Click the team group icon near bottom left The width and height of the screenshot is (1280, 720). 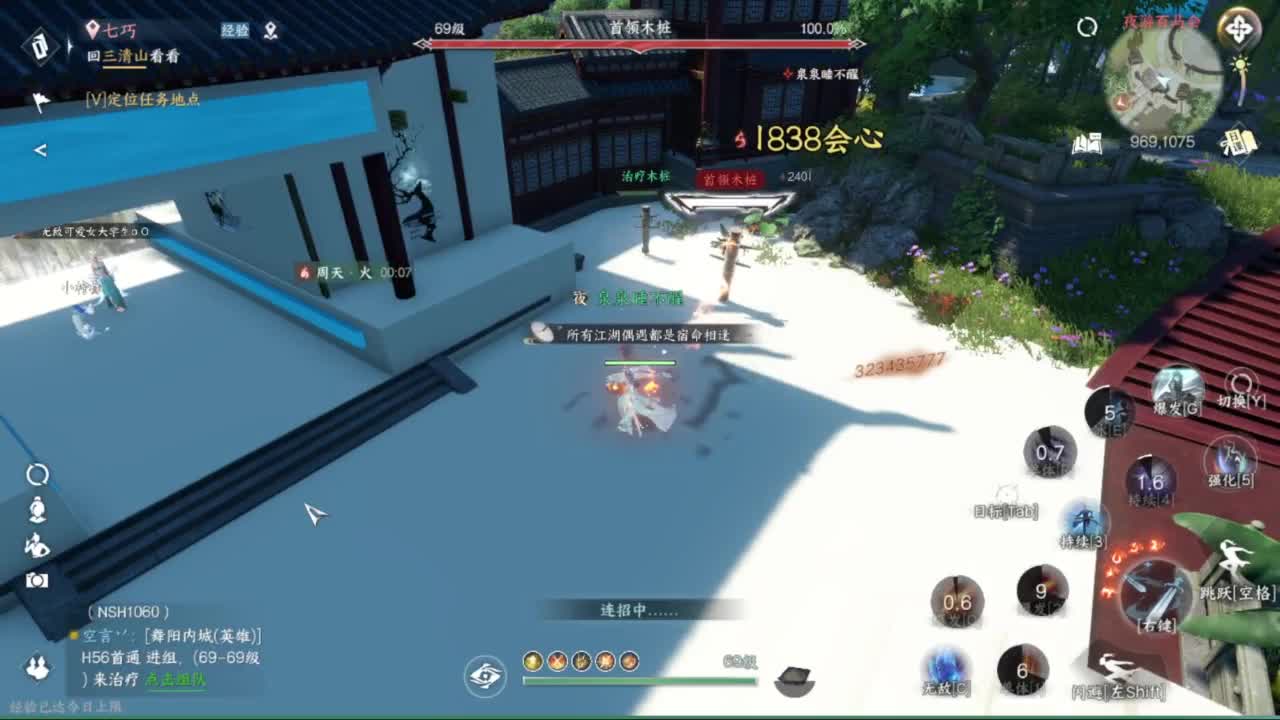[x=35, y=666]
